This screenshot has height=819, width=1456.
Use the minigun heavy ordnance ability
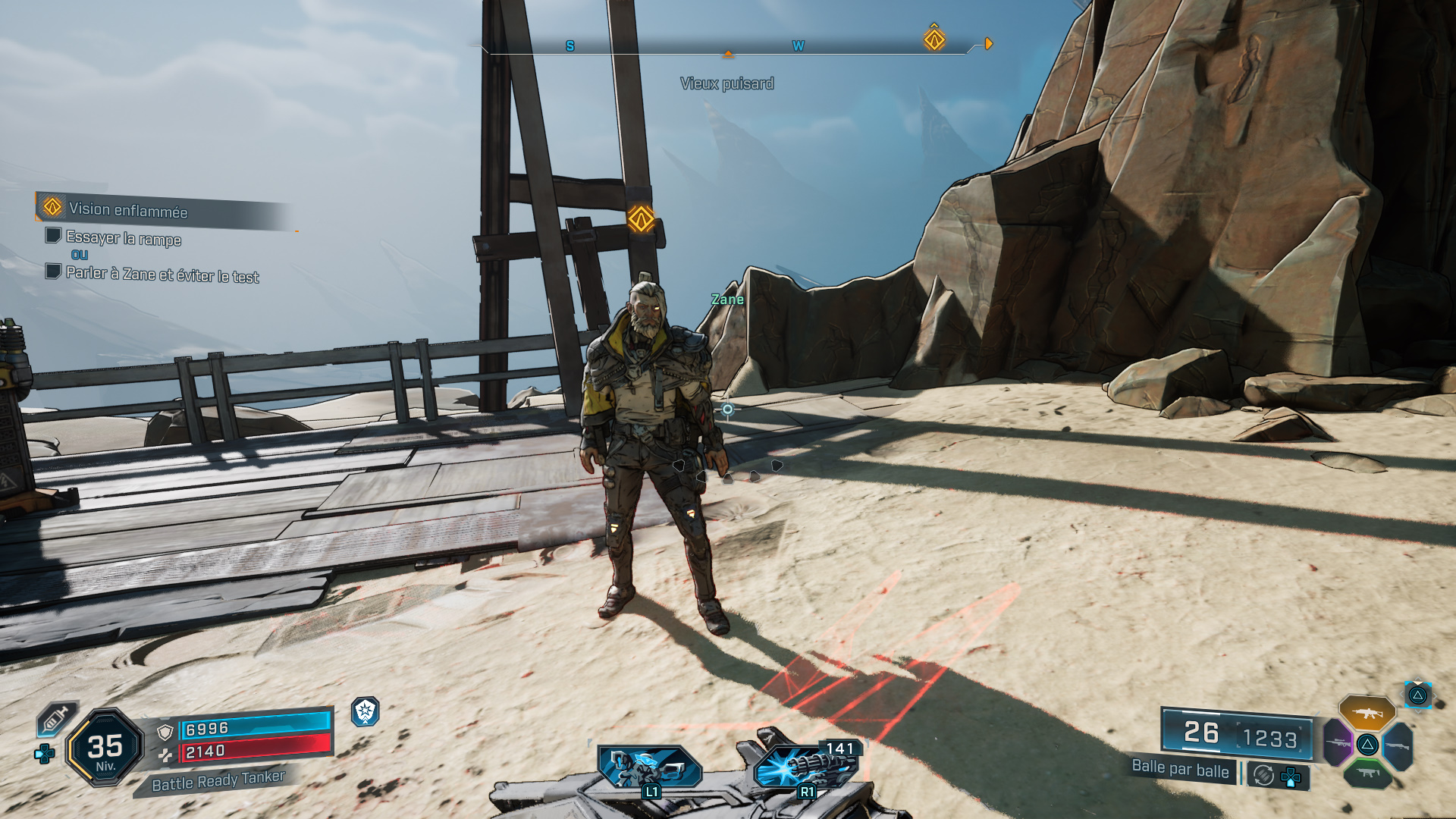[805, 766]
